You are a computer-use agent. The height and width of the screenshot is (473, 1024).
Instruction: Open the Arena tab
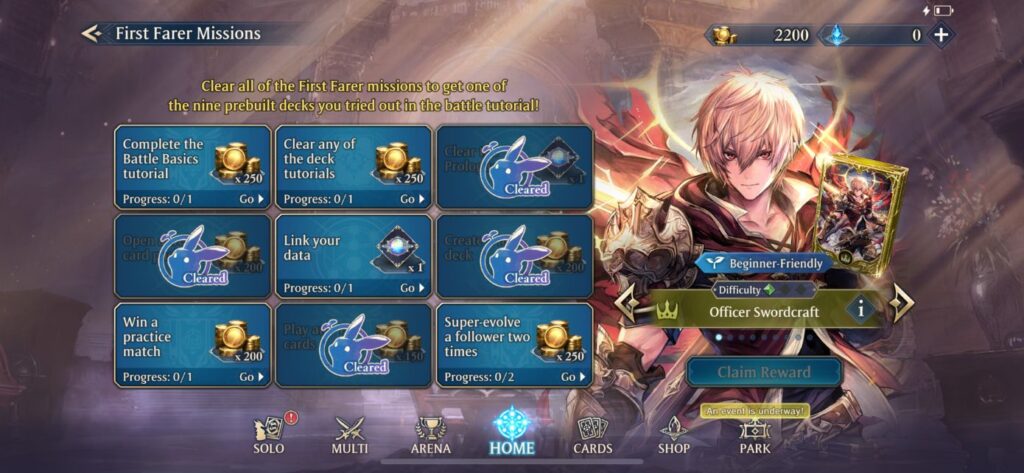click(x=431, y=437)
